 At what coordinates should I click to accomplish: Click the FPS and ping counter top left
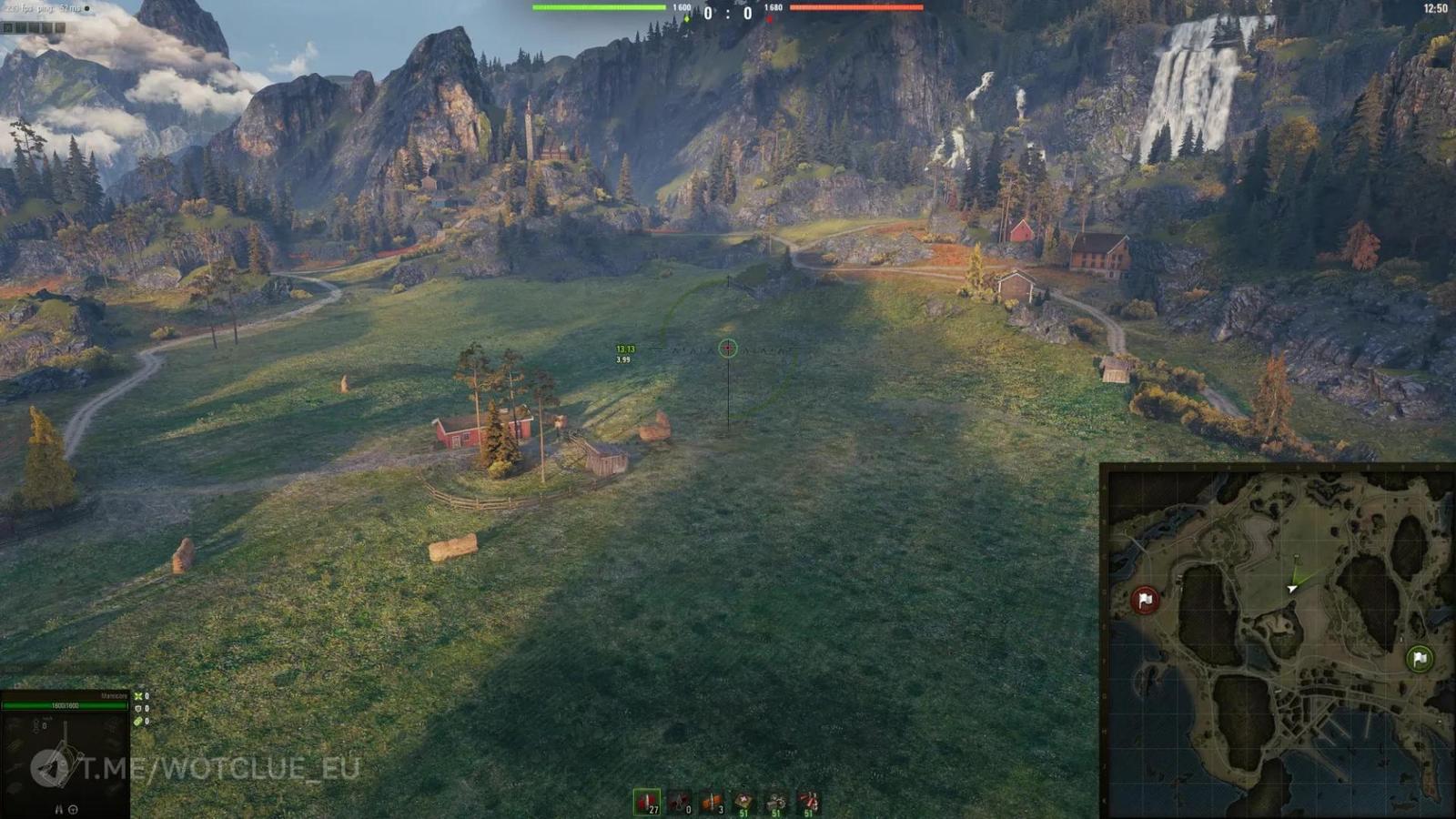[41, 7]
